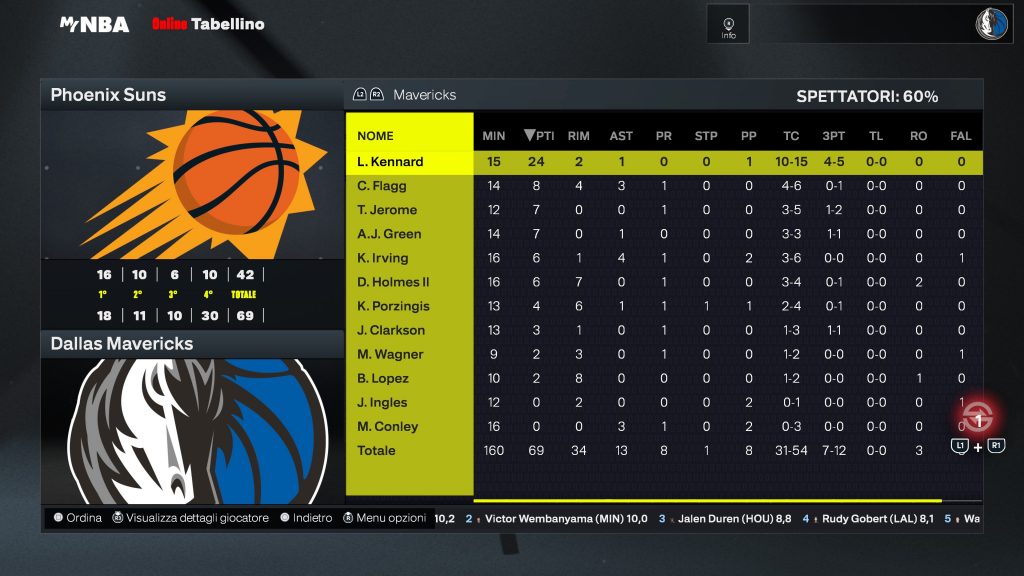Open the Info button
Viewport: 1024px width, 576px height.
(728, 24)
